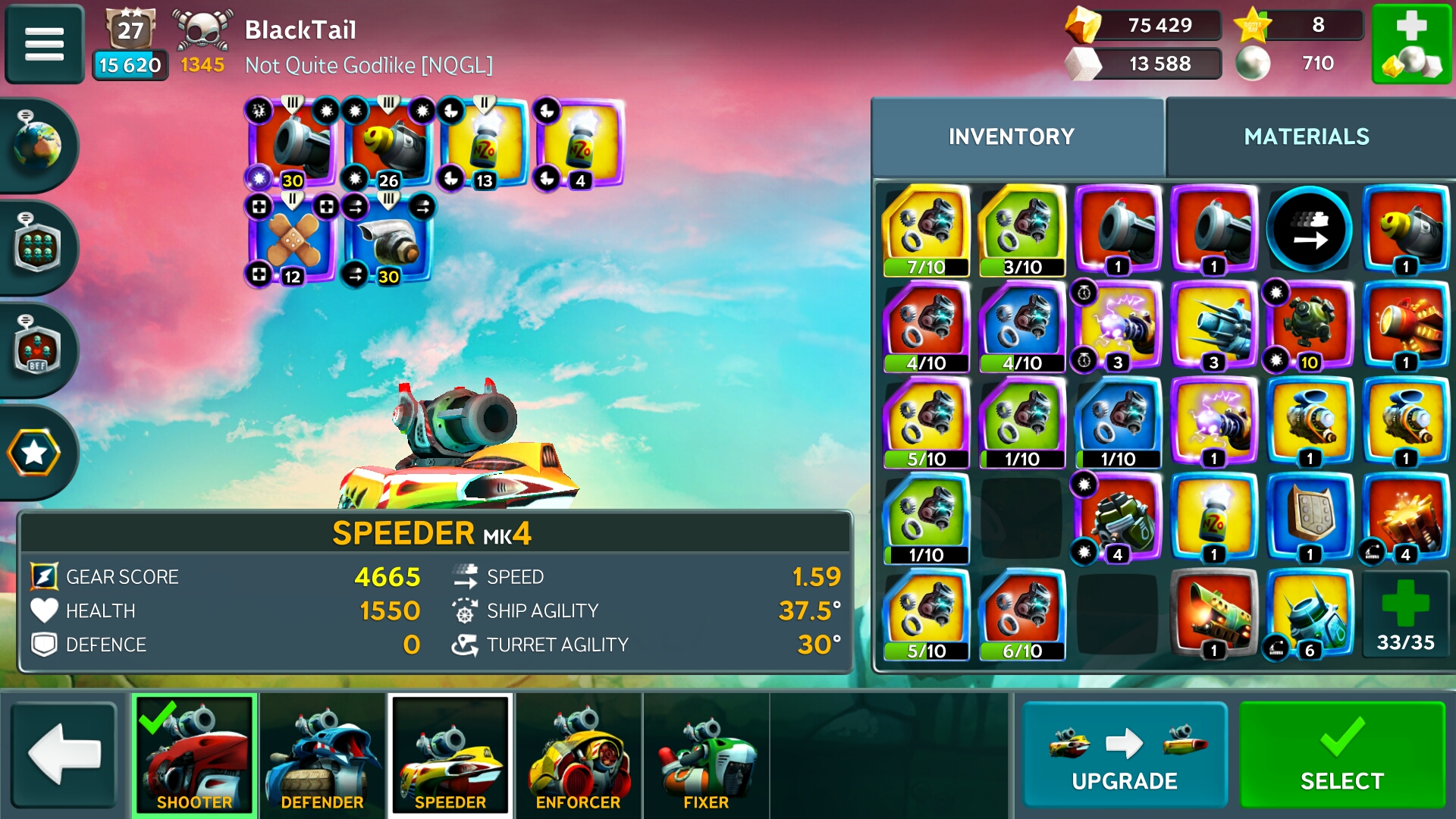Select the Speeder ship tile

point(450,755)
